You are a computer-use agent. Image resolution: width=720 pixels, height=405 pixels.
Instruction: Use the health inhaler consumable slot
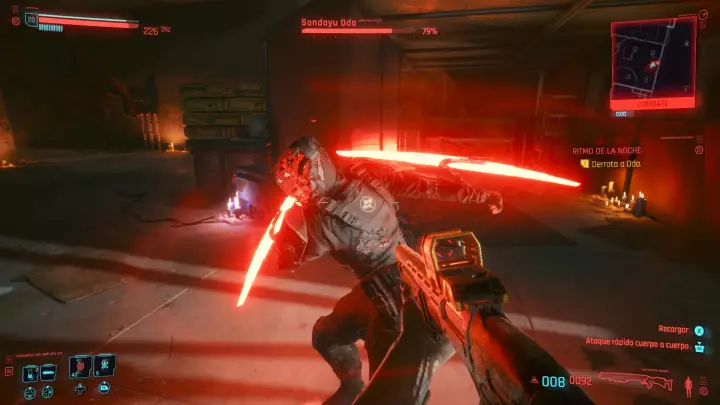pos(104,366)
